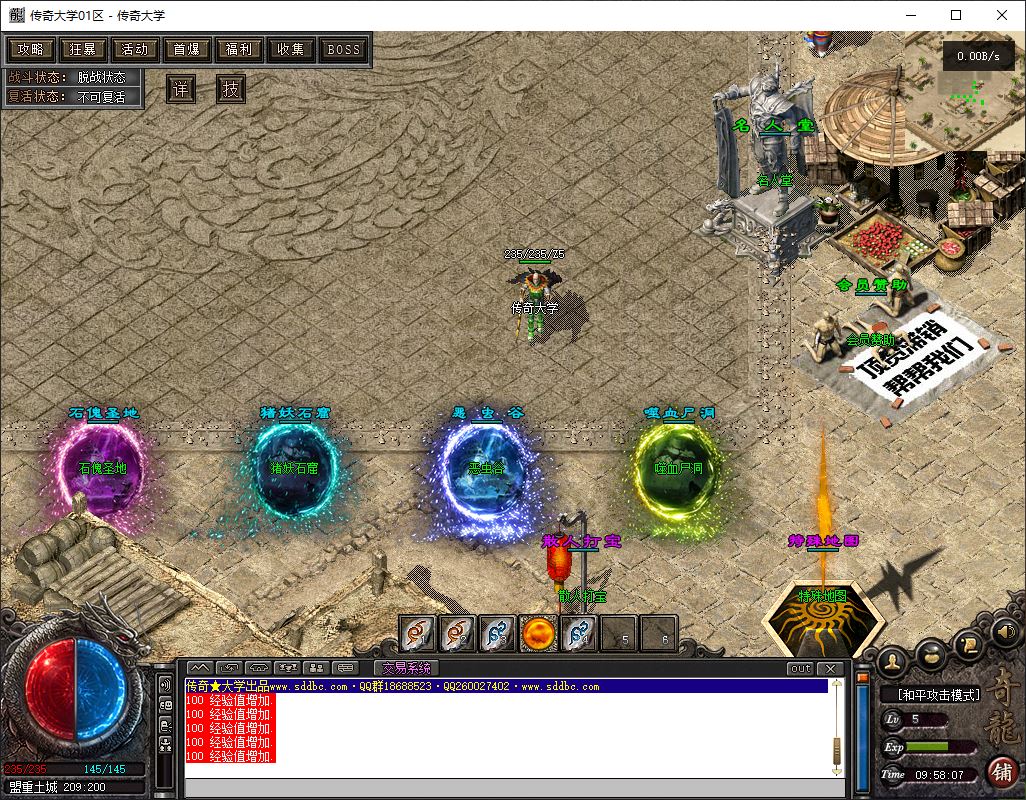Image resolution: width=1026 pixels, height=800 pixels.
Task: Open the bag inventory icon
Action: point(931,656)
